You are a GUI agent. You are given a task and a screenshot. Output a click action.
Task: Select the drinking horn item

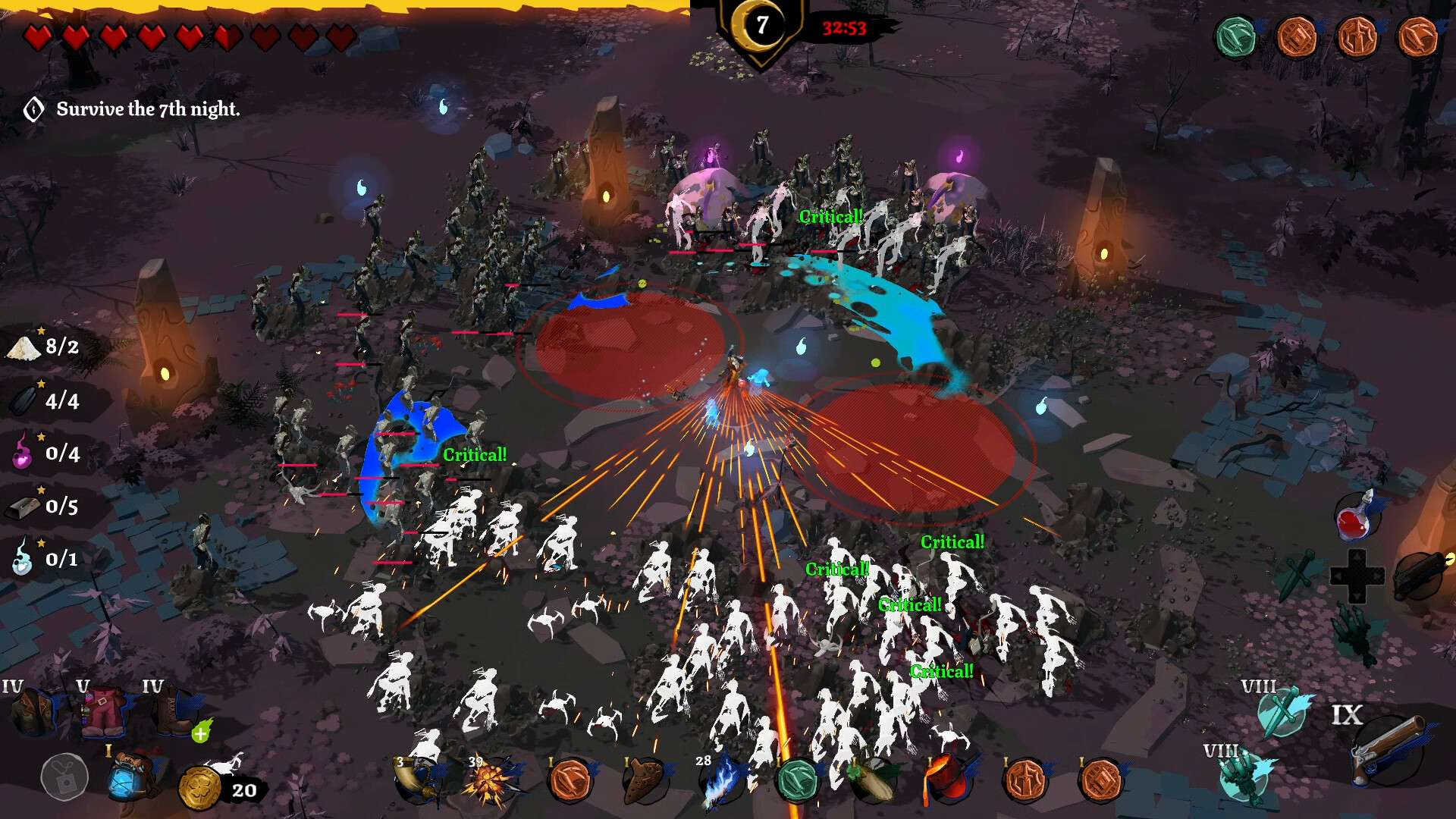pos(417,781)
